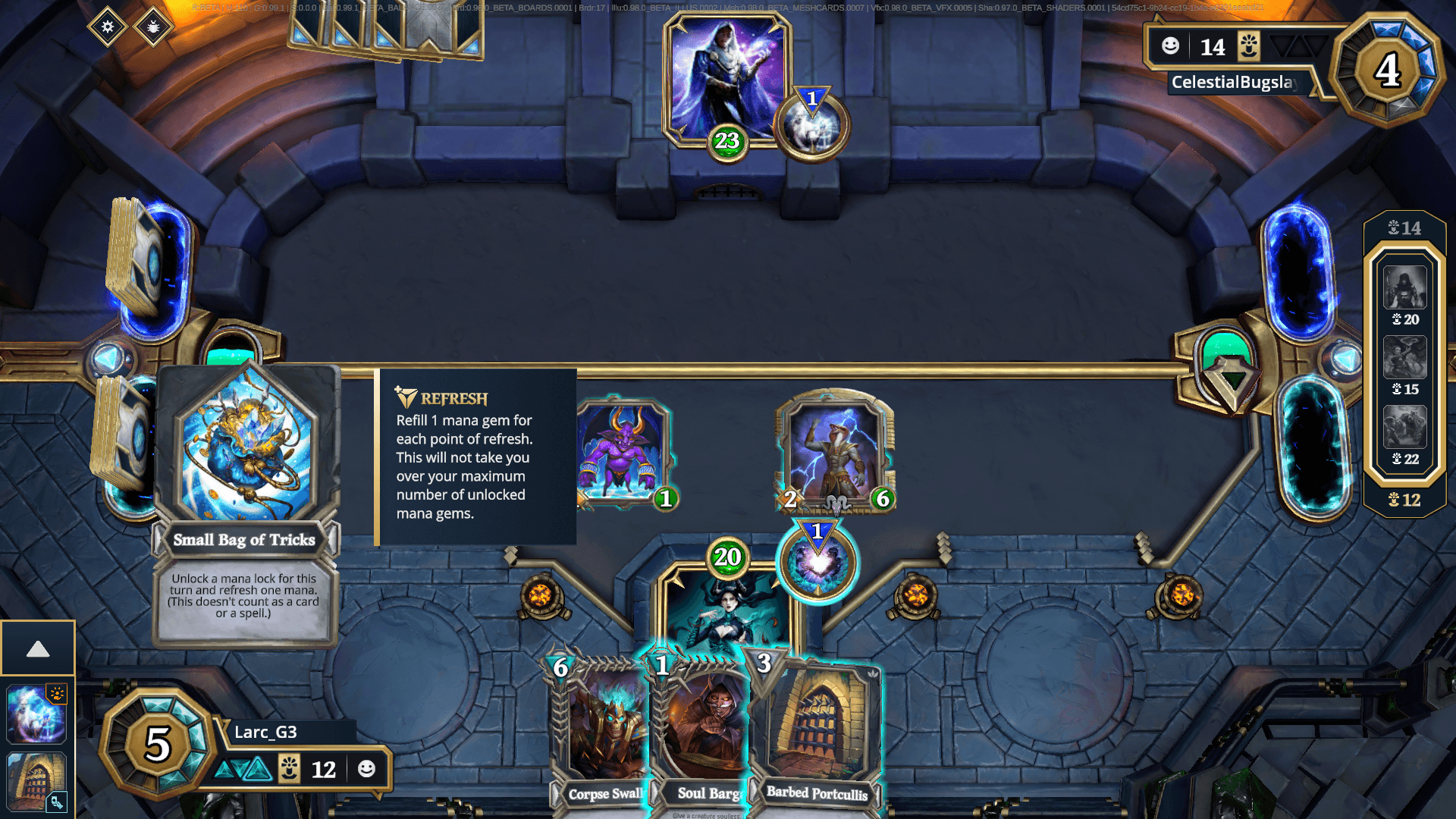The height and width of the screenshot is (819, 1456).
Task: Select the lightning warrior creature on board
Action: pyautogui.click(x=835, y=451)
